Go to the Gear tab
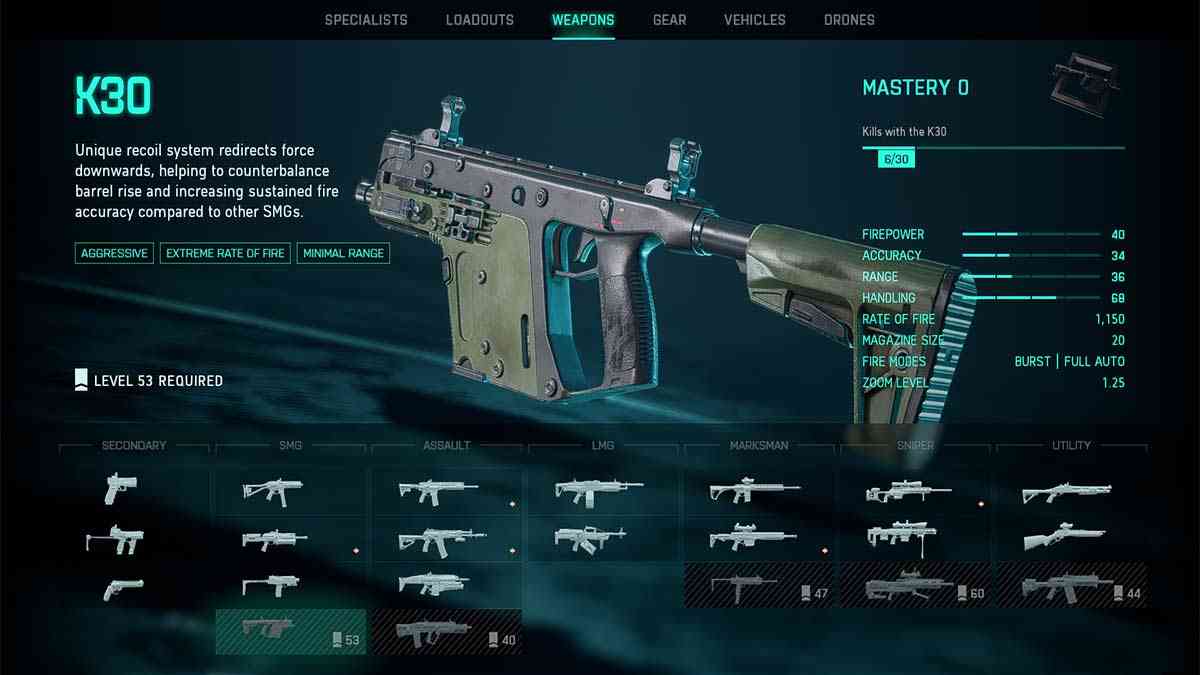Image resolution: width=1200 pixels, height=675 pixels. (669, 20)
